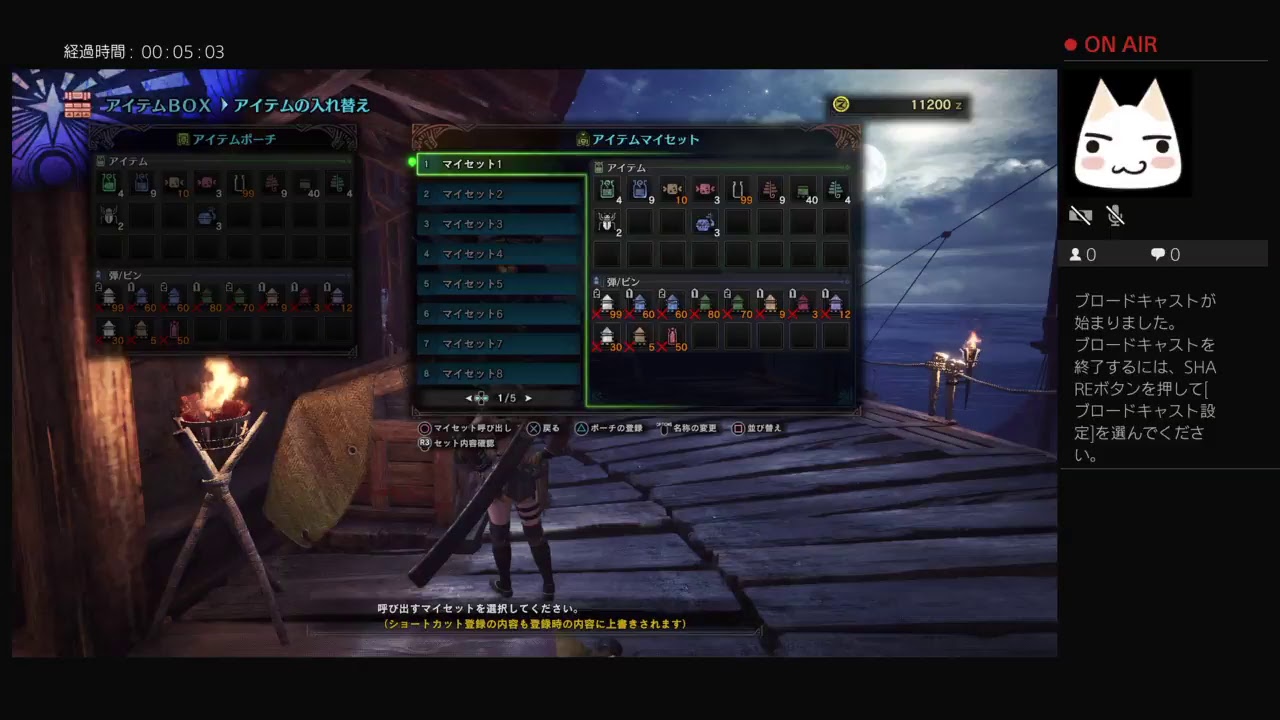Click the blue potion in the item pouch
This screenshot has height=720, width=1280.
point(142,183)
